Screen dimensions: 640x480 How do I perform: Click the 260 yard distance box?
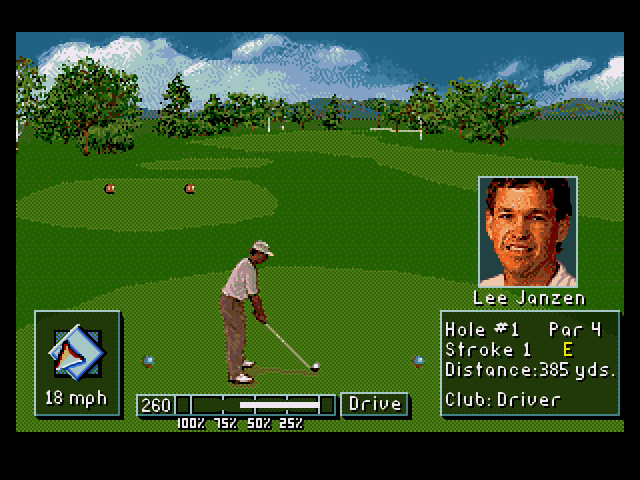click(x=156, y=405)
